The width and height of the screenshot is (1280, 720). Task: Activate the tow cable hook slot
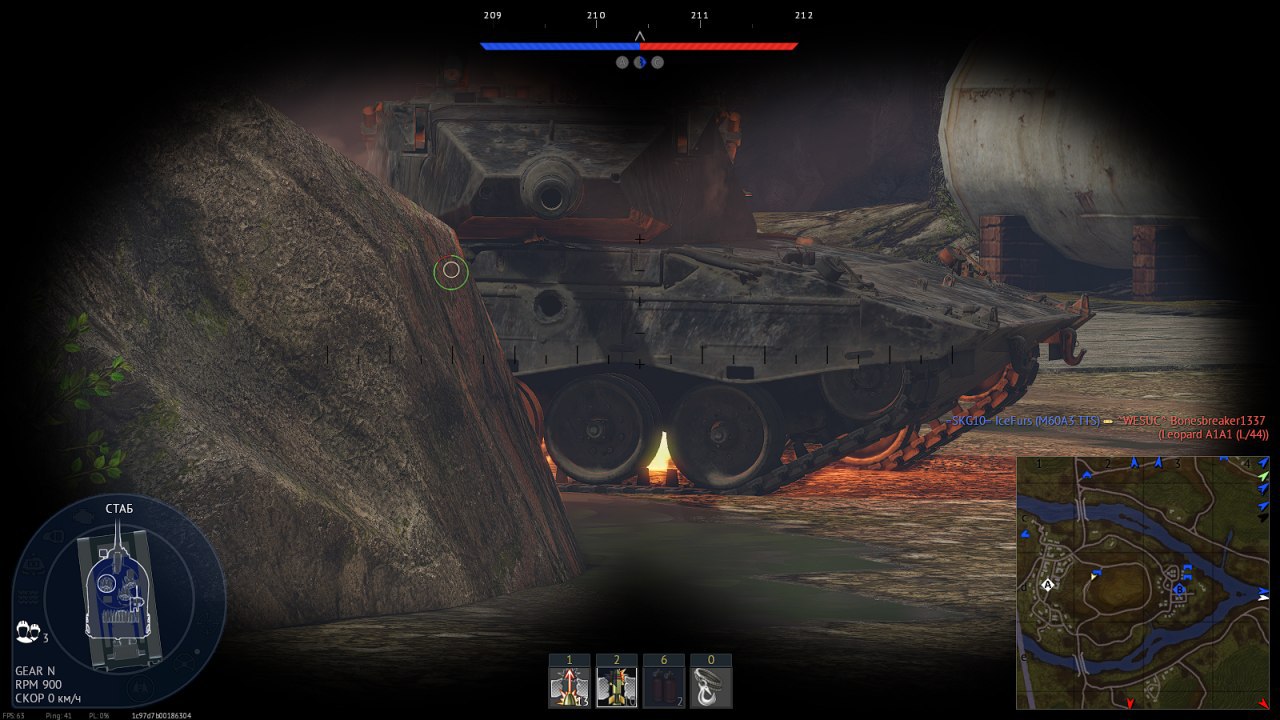pyautogui.click(x=710, y=687)
